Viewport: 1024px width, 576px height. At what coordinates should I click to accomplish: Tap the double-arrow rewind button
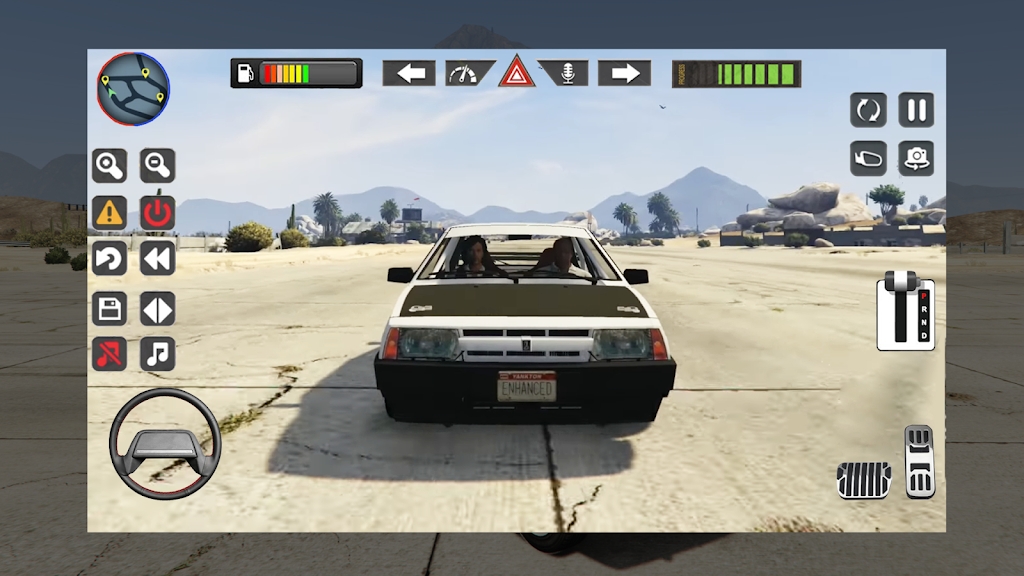coord(157,259)
